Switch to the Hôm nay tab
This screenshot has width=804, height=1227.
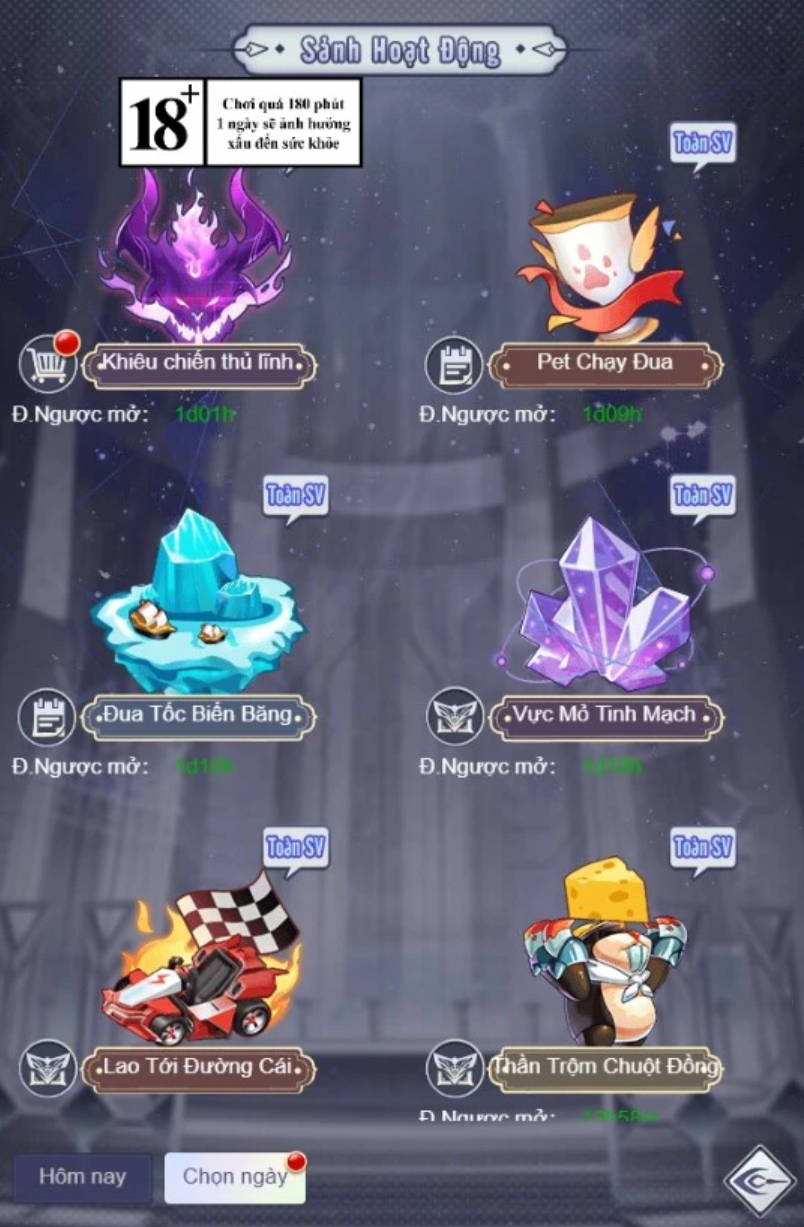(82, 1177)
